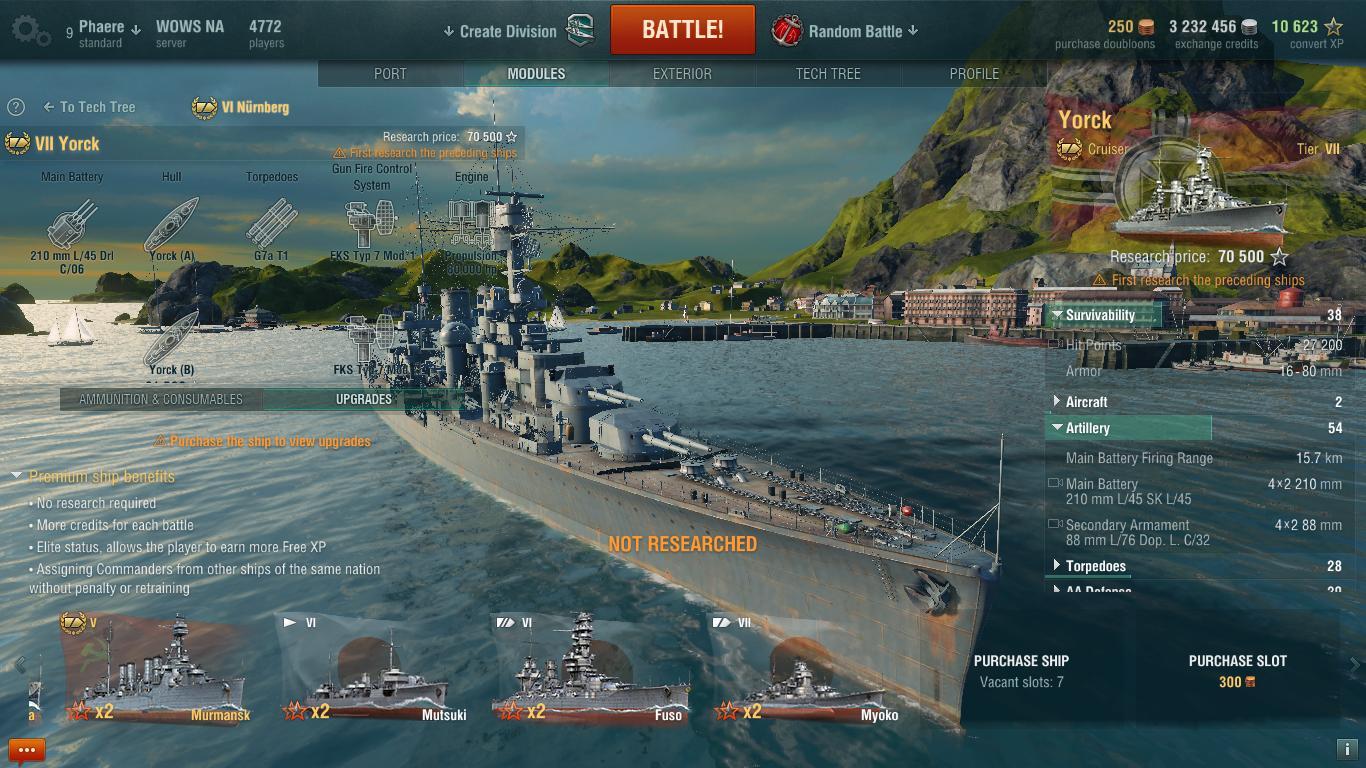Image resolution: width=1366 pixels, height=768 pixels.
Task: Choose the Yorck (B) hull module
Action: 172,342
